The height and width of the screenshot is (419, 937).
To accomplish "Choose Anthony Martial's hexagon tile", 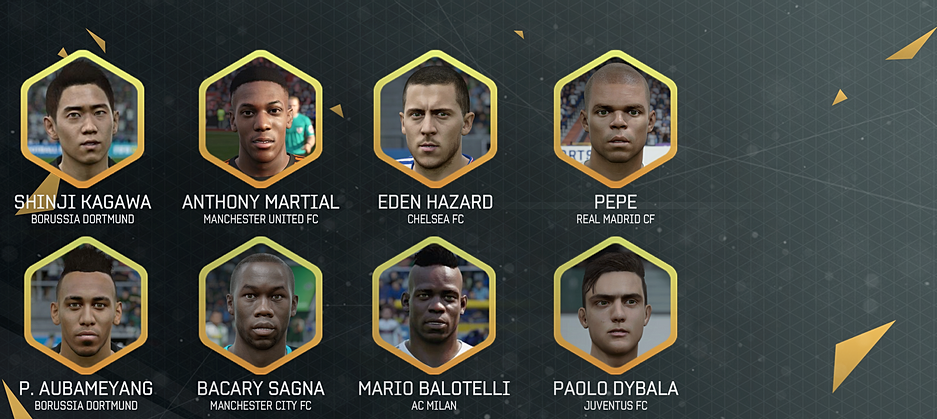I will pyautogui.click(x=260, y=117).
